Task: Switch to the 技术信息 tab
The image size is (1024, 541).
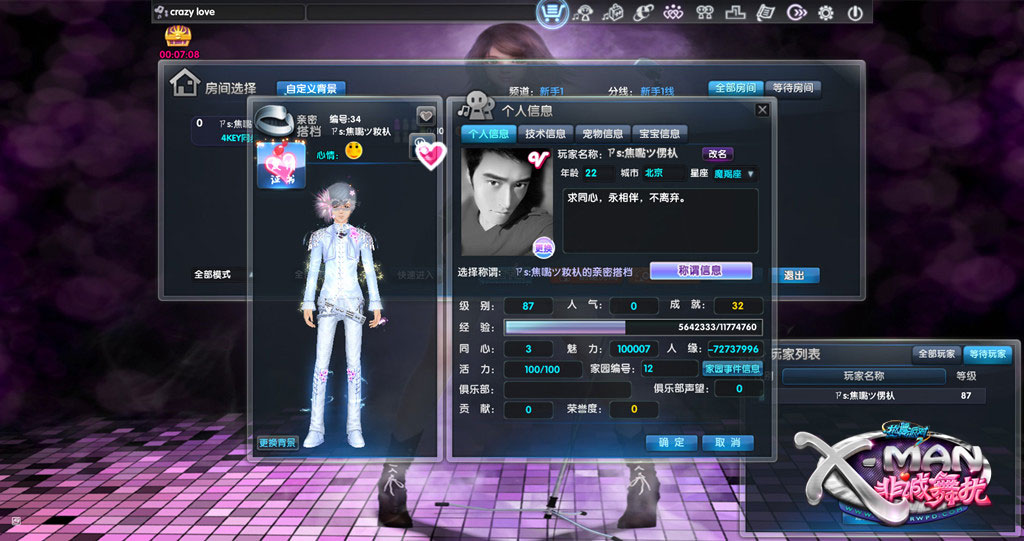Action: (x=545, y=133)
